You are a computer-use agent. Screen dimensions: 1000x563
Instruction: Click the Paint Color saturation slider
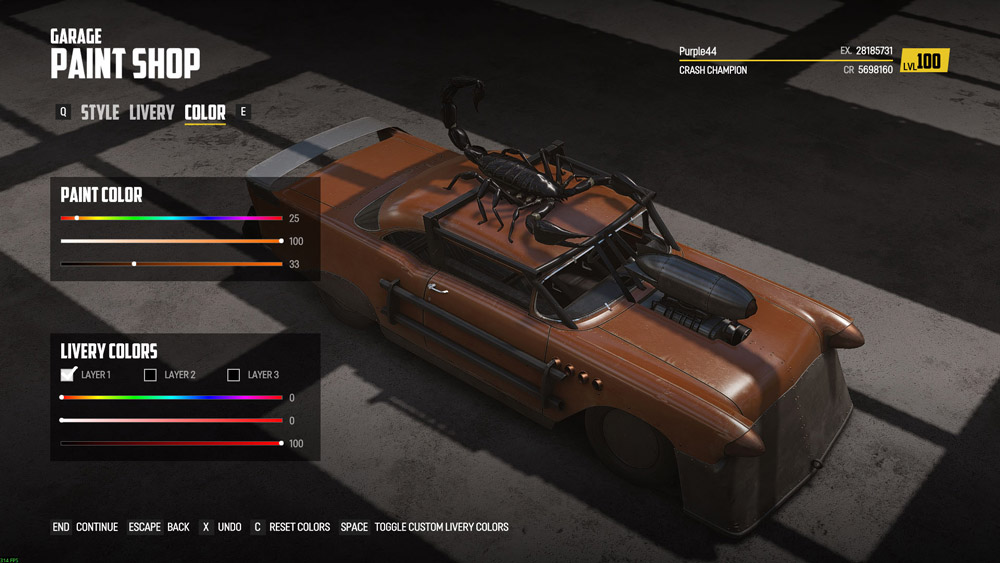171,241
